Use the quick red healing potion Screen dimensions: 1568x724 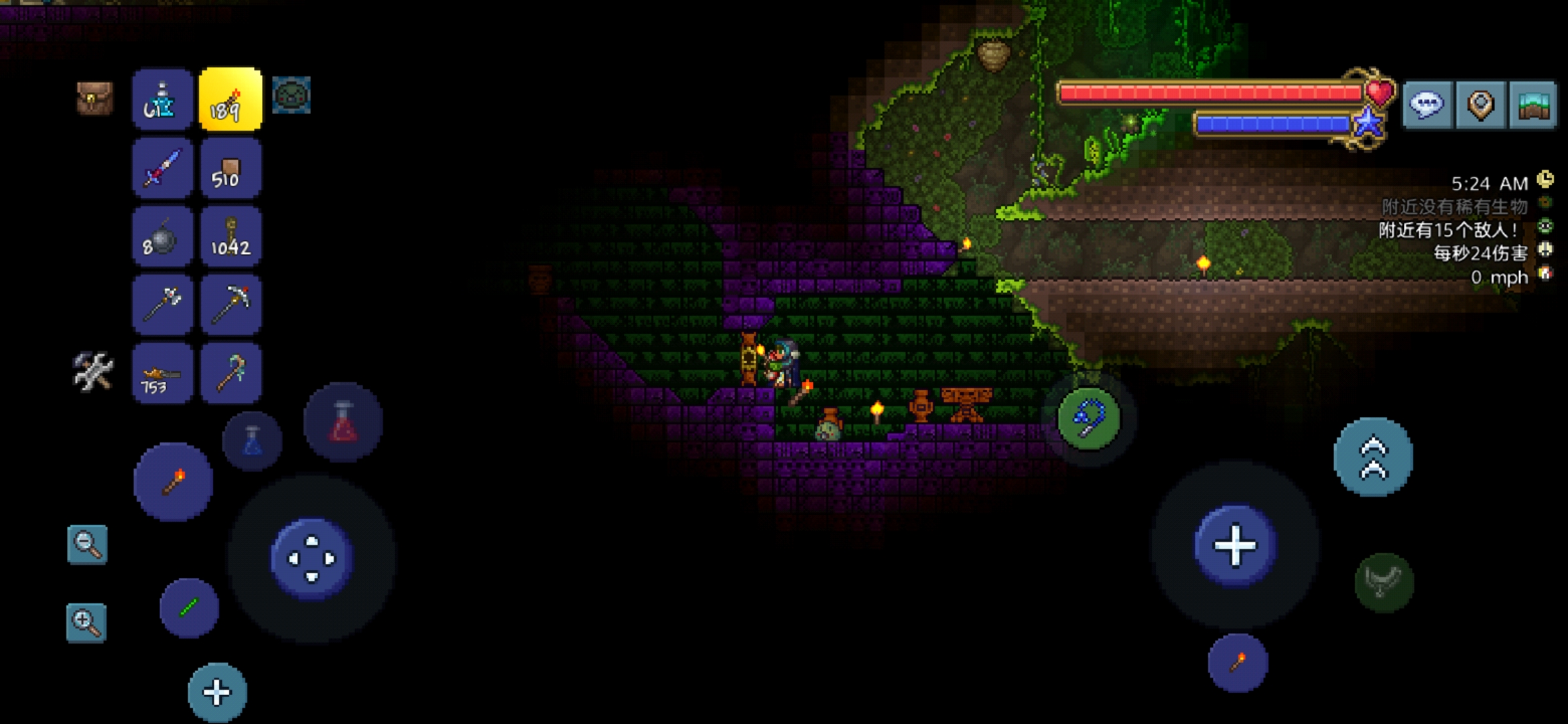coord(343,422)
